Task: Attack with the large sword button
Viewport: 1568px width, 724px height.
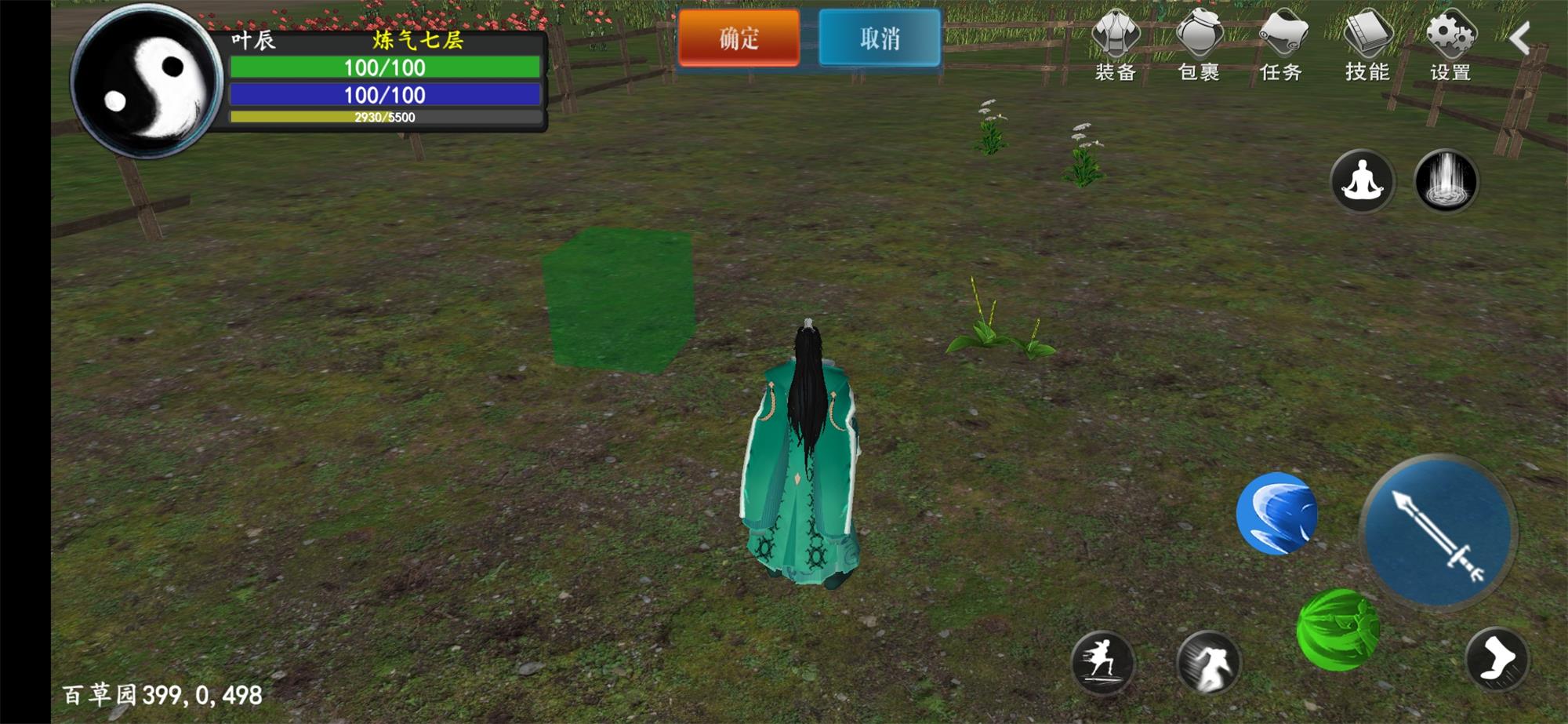Action: click(1438, 532)
